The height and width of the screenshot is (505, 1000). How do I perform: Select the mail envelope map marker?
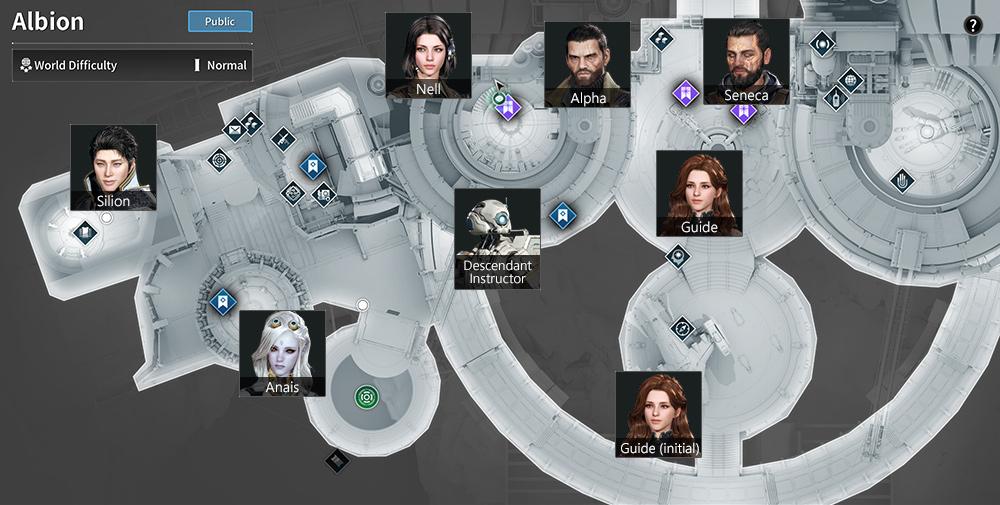pos(235,128)
